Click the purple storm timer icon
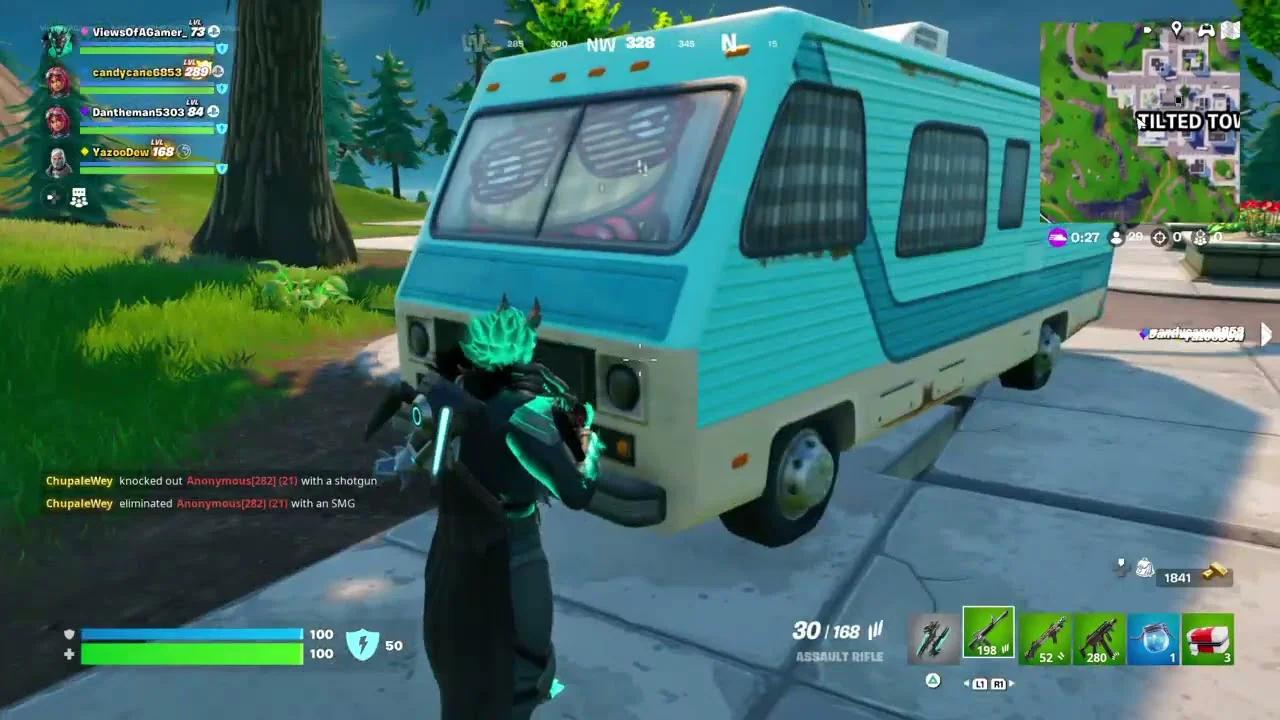 (1057, 238)
